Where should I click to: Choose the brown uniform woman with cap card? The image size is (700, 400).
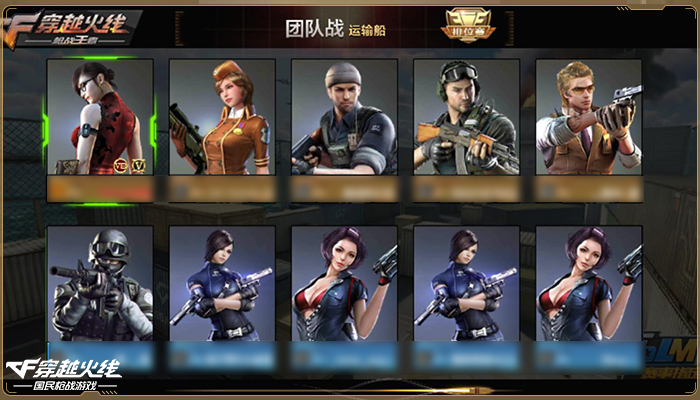[222, 117]
